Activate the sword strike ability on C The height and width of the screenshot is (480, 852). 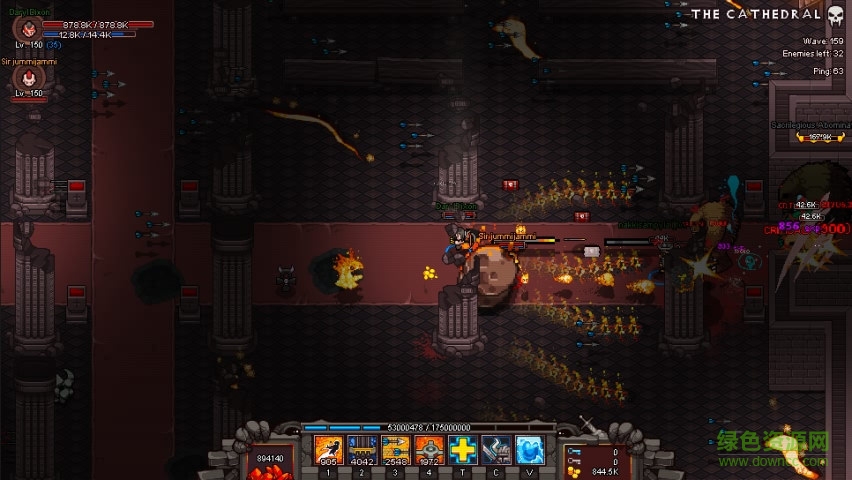pyautogui.click(x=496, y=451)
